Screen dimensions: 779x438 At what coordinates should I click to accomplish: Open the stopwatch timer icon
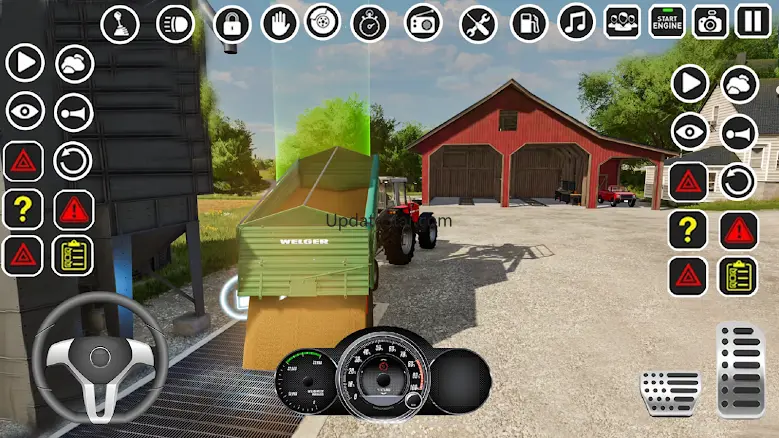click(370, 24)
